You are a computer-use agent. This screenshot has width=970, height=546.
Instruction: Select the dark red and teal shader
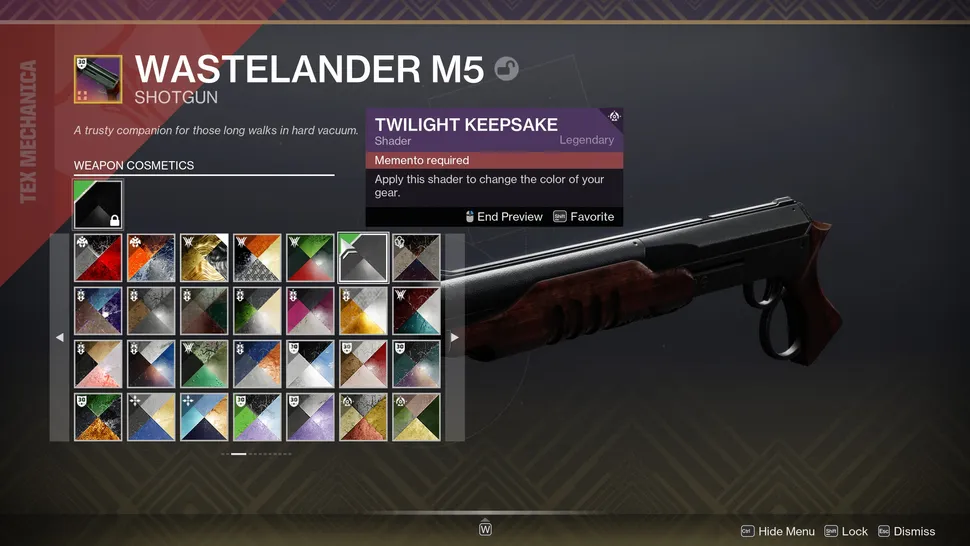416,311
